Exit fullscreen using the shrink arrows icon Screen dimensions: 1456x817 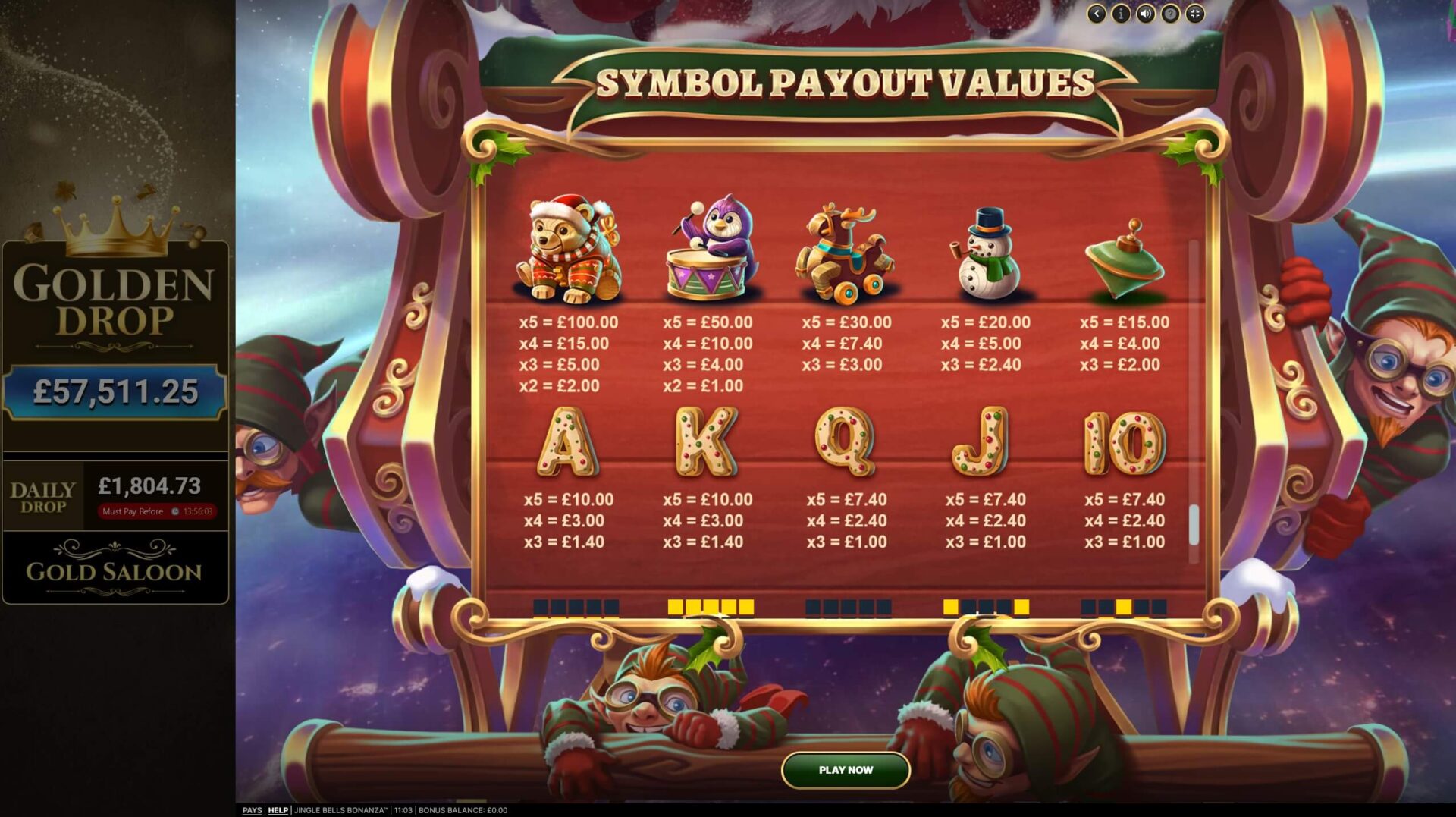pyautogui.click(x=1195, y=14)
